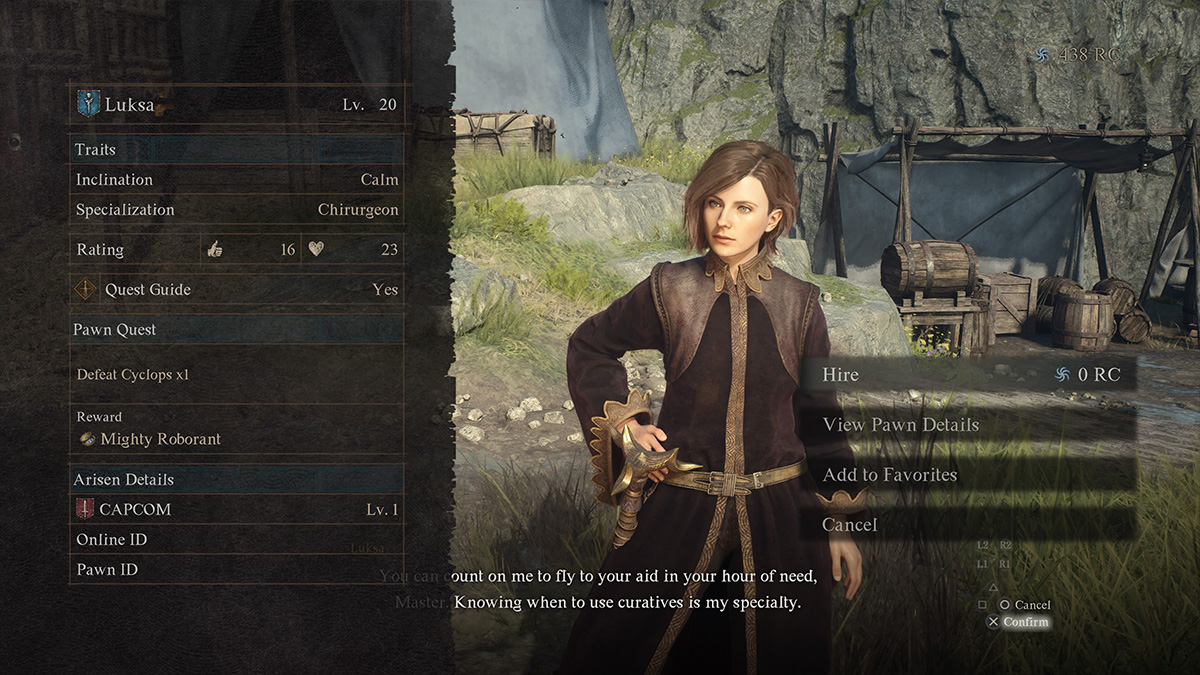
Task: Select the Quest Guide row
Action: [237, 290]
